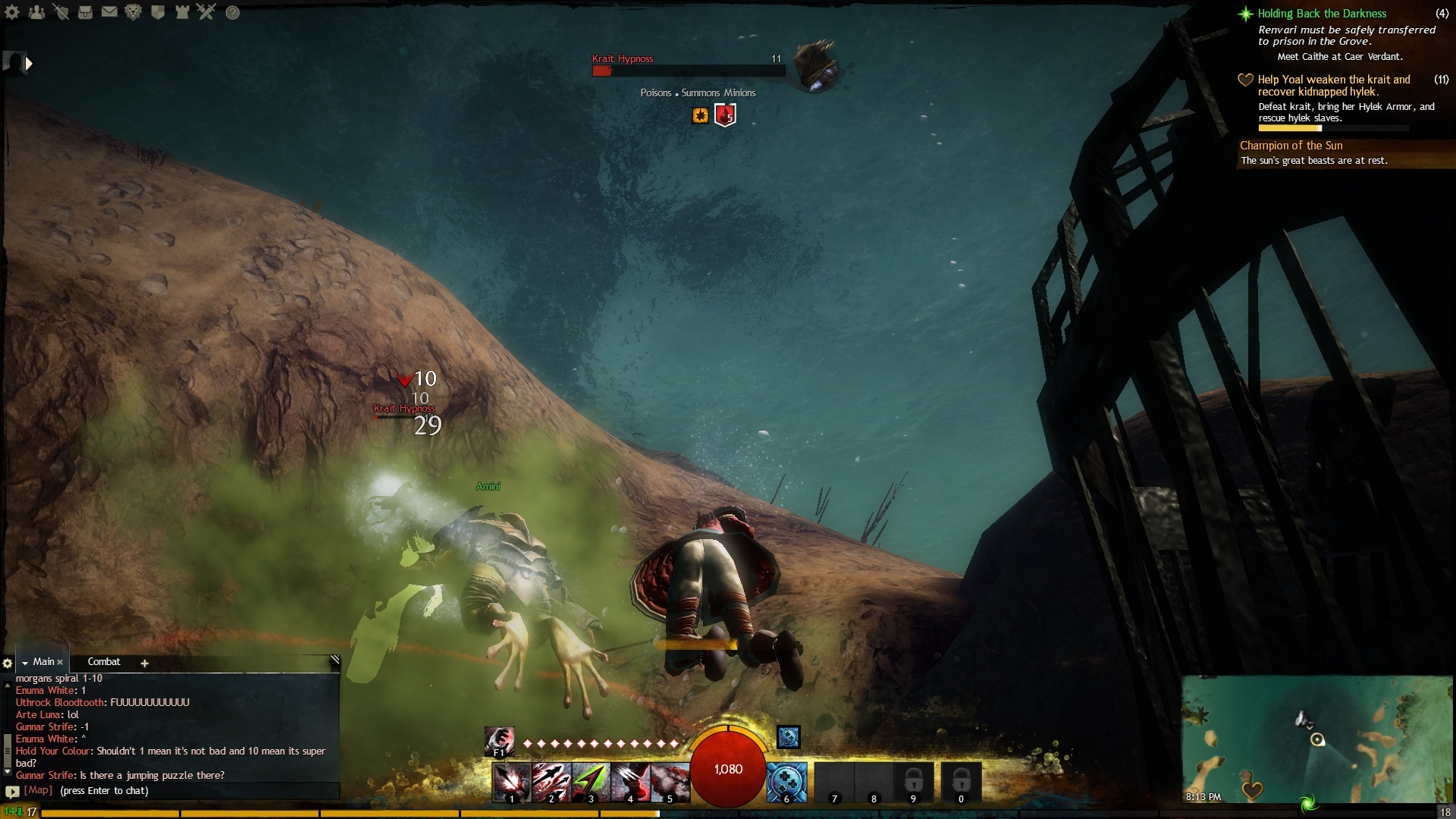
Task: Open the Black Lion Trading lion icon
Action: [x=133, y=12]
